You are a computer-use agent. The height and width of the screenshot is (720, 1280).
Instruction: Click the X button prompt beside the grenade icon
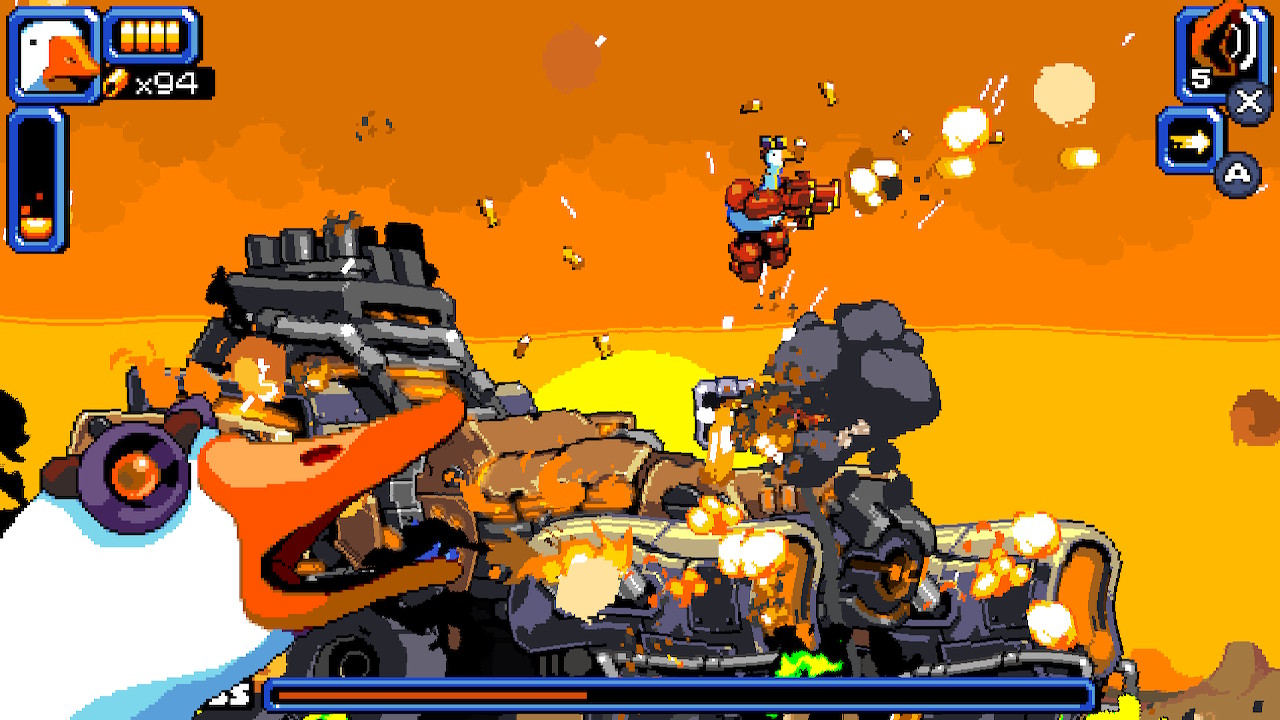click(1247, 99)
